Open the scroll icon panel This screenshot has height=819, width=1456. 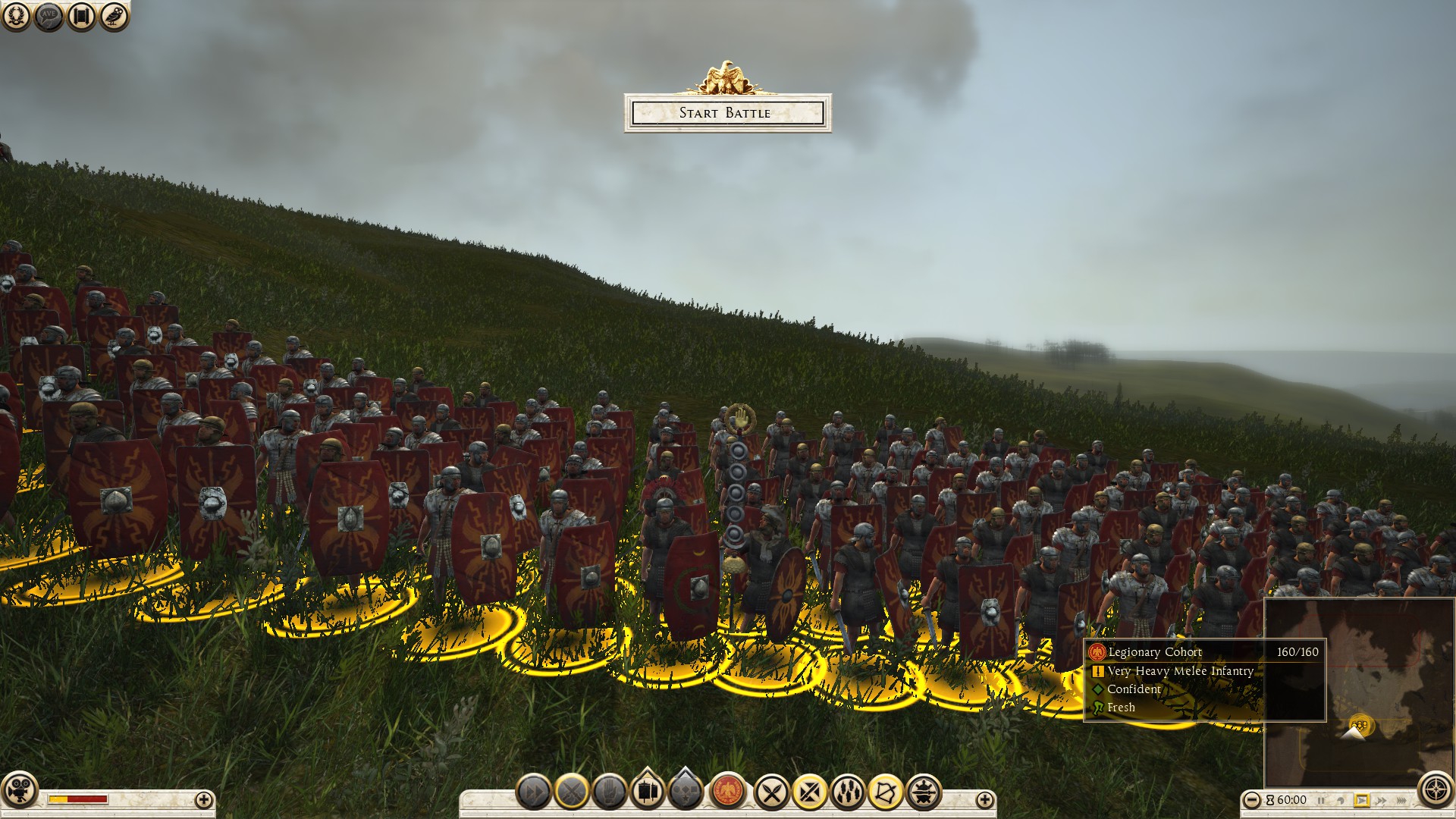tap(81, 16)
